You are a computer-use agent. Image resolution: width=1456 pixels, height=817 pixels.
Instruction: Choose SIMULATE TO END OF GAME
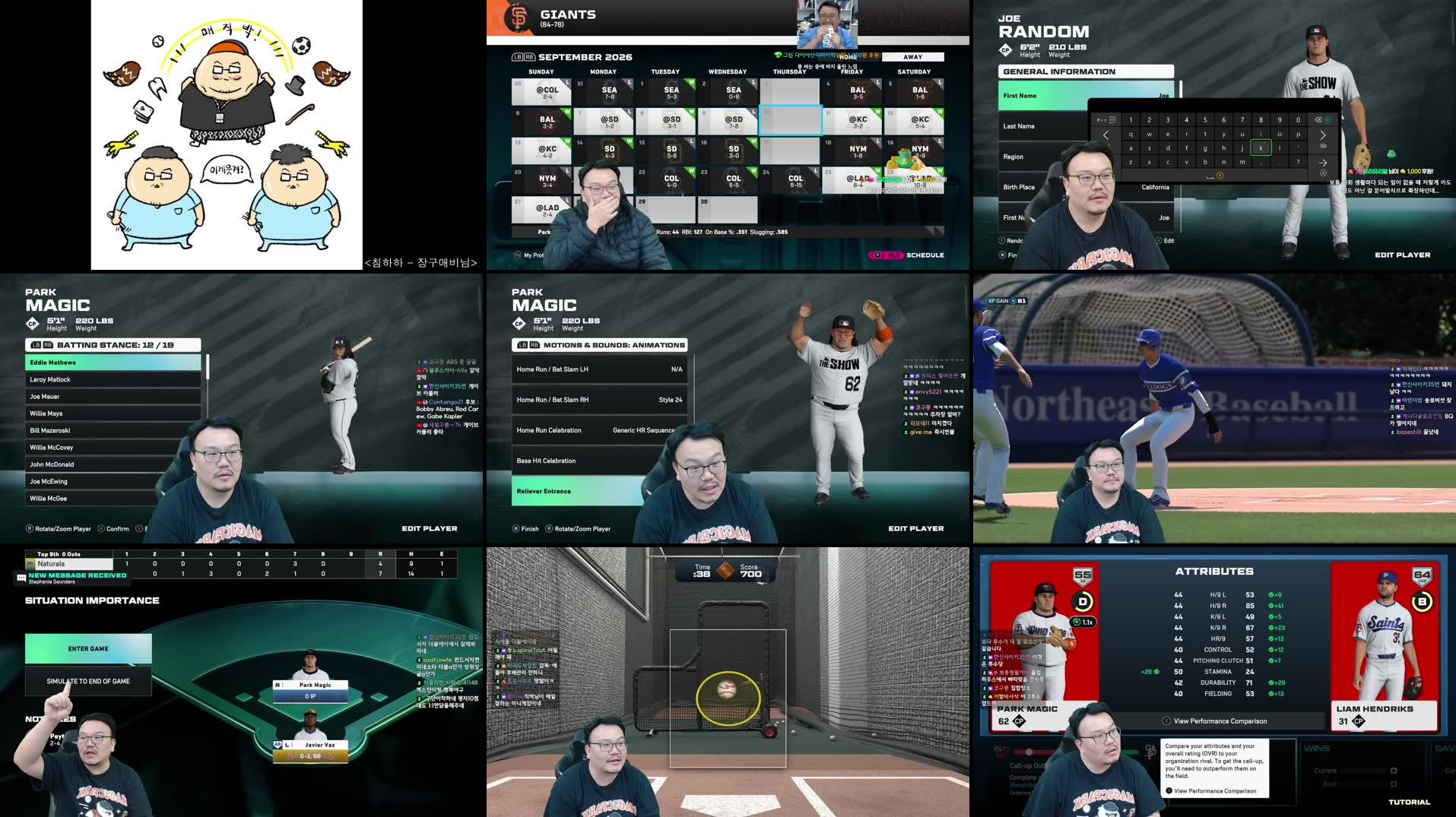point(88,681)
